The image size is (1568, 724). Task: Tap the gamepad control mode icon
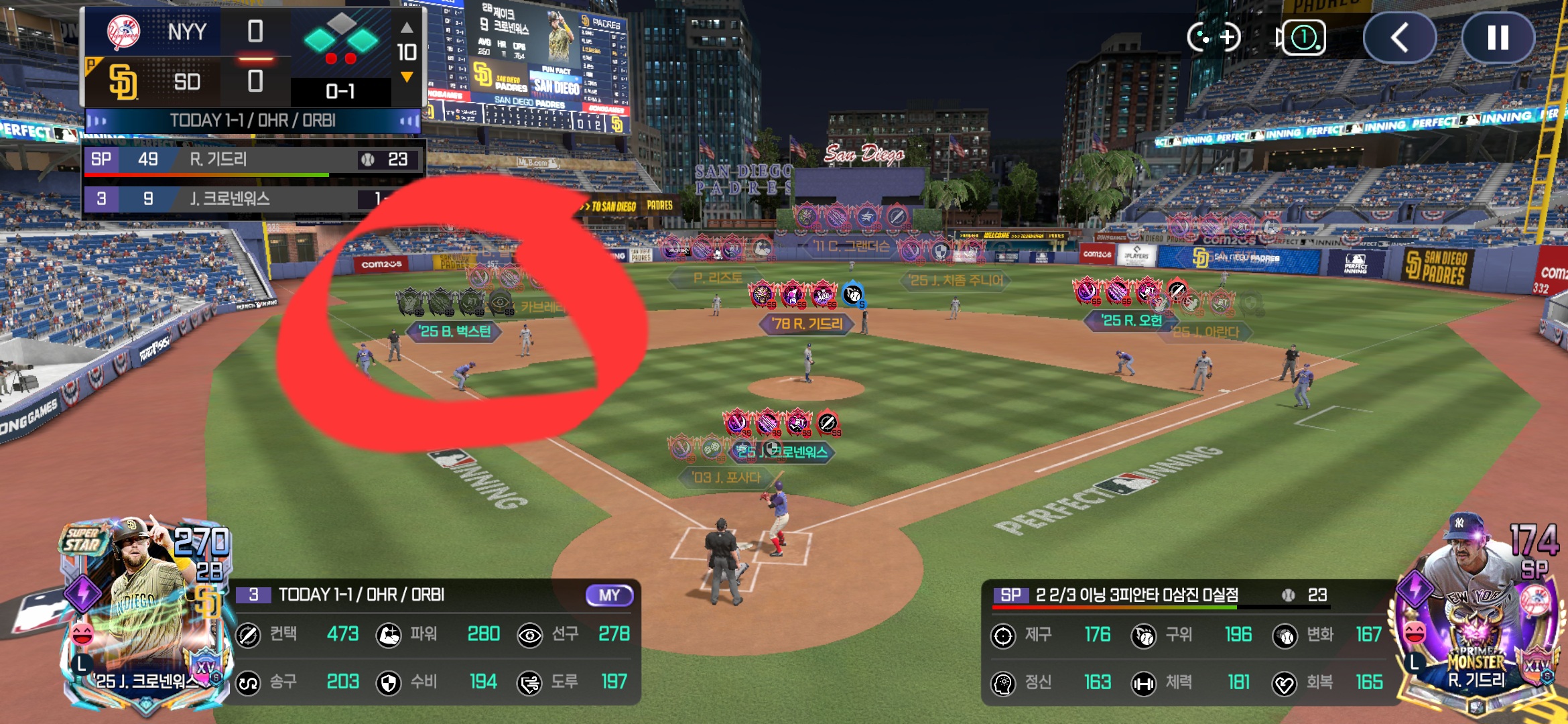click(1214, 38)
